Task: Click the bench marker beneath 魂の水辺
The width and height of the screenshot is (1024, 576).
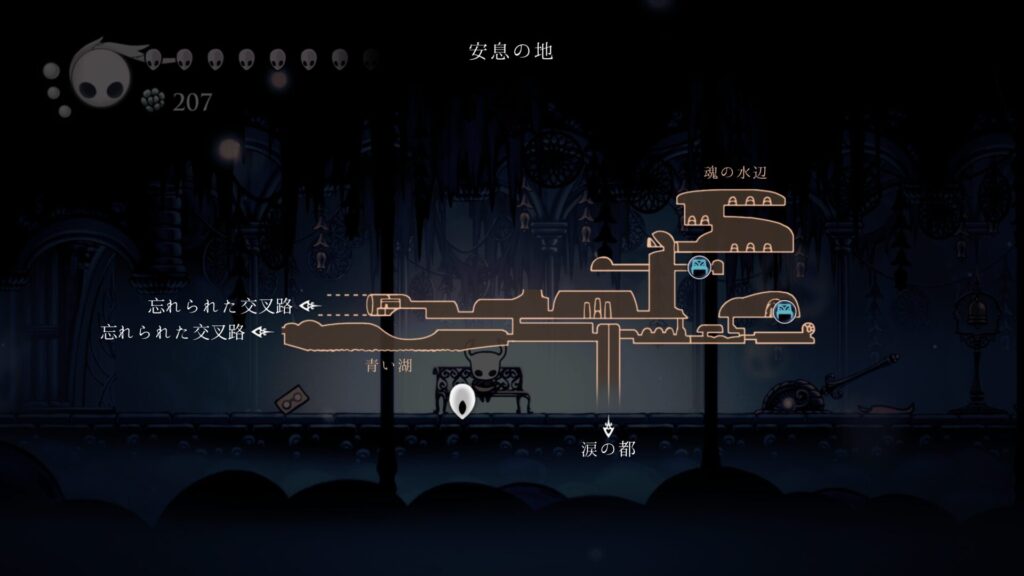Action: tap(698, 266)
